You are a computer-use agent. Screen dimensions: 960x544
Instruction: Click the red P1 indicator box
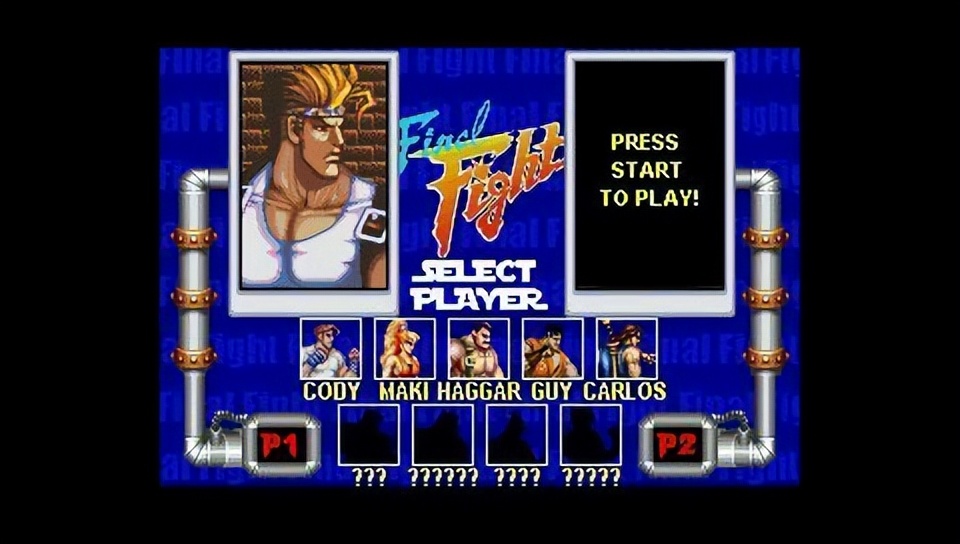pos(280,445)
